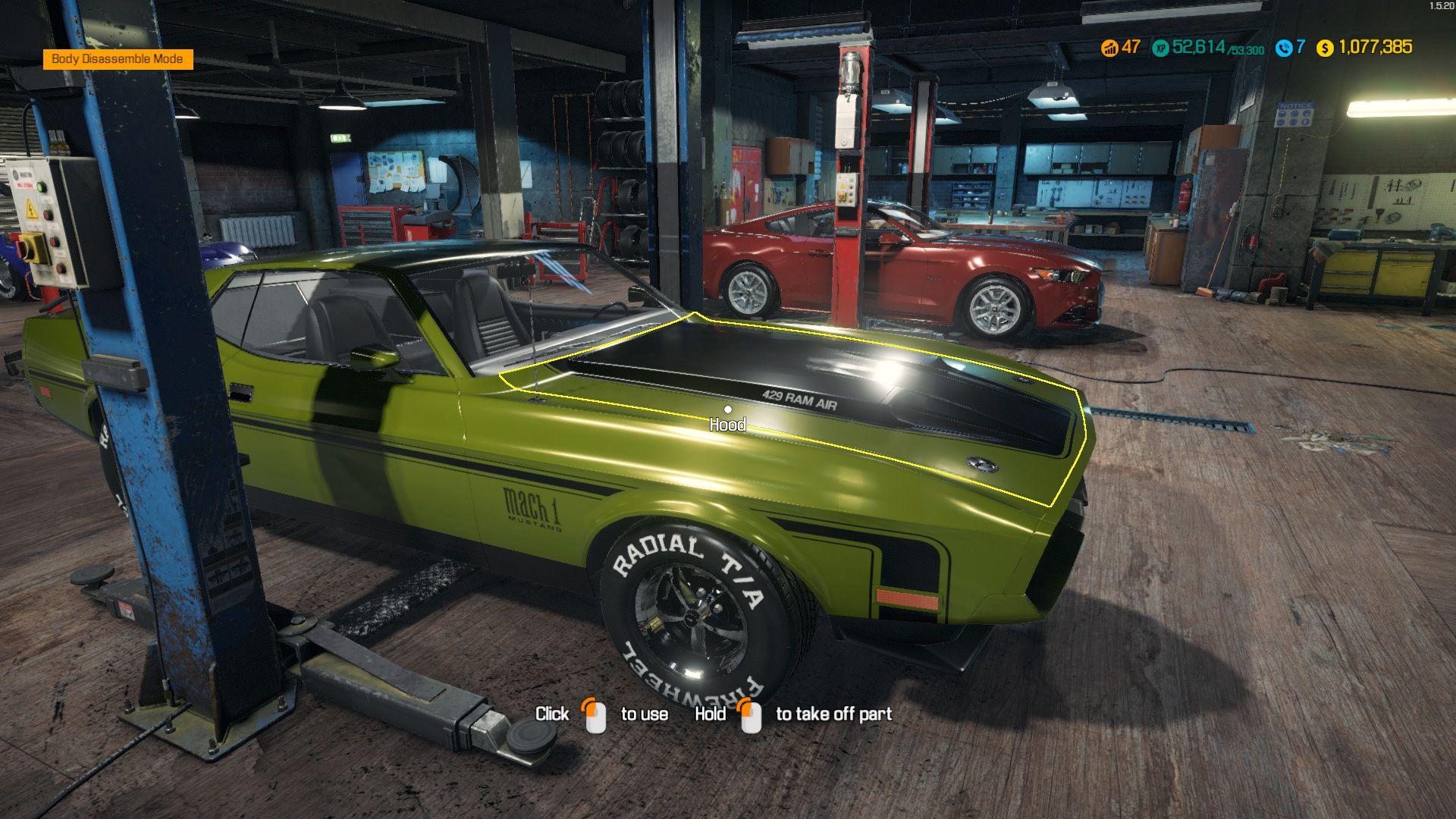The height and width of the screenshot is (819, 1456).
Task: Click the left mouse button icon beside Click
Action: coord(595,714)
